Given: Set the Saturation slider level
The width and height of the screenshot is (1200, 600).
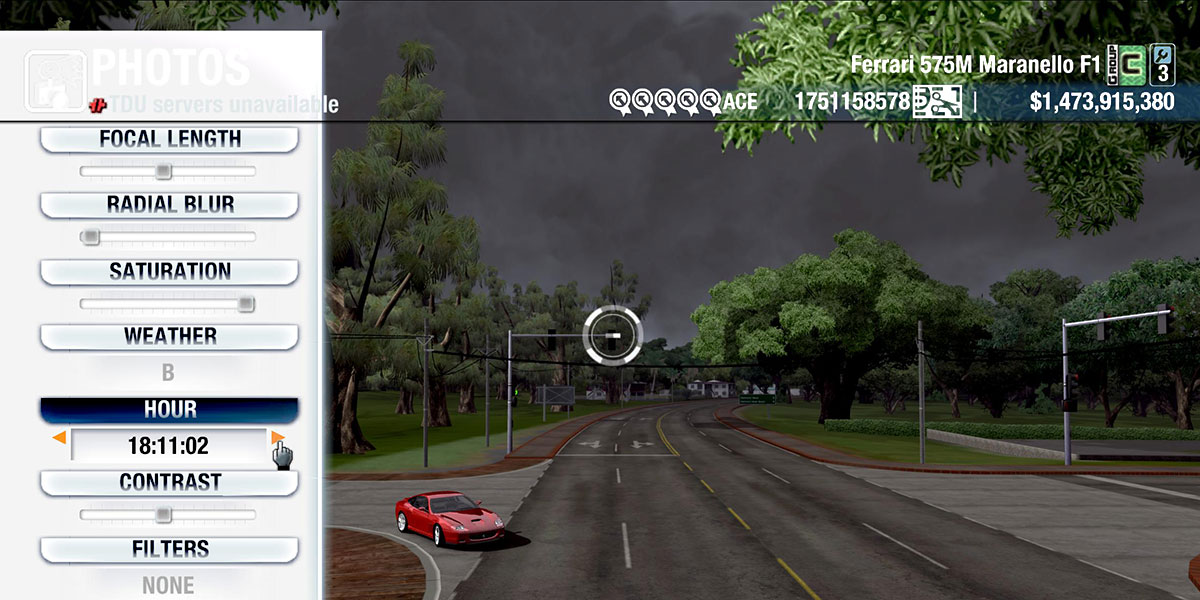Looking at the screenshot, I should pyautogui.click(x=167, y=304).
